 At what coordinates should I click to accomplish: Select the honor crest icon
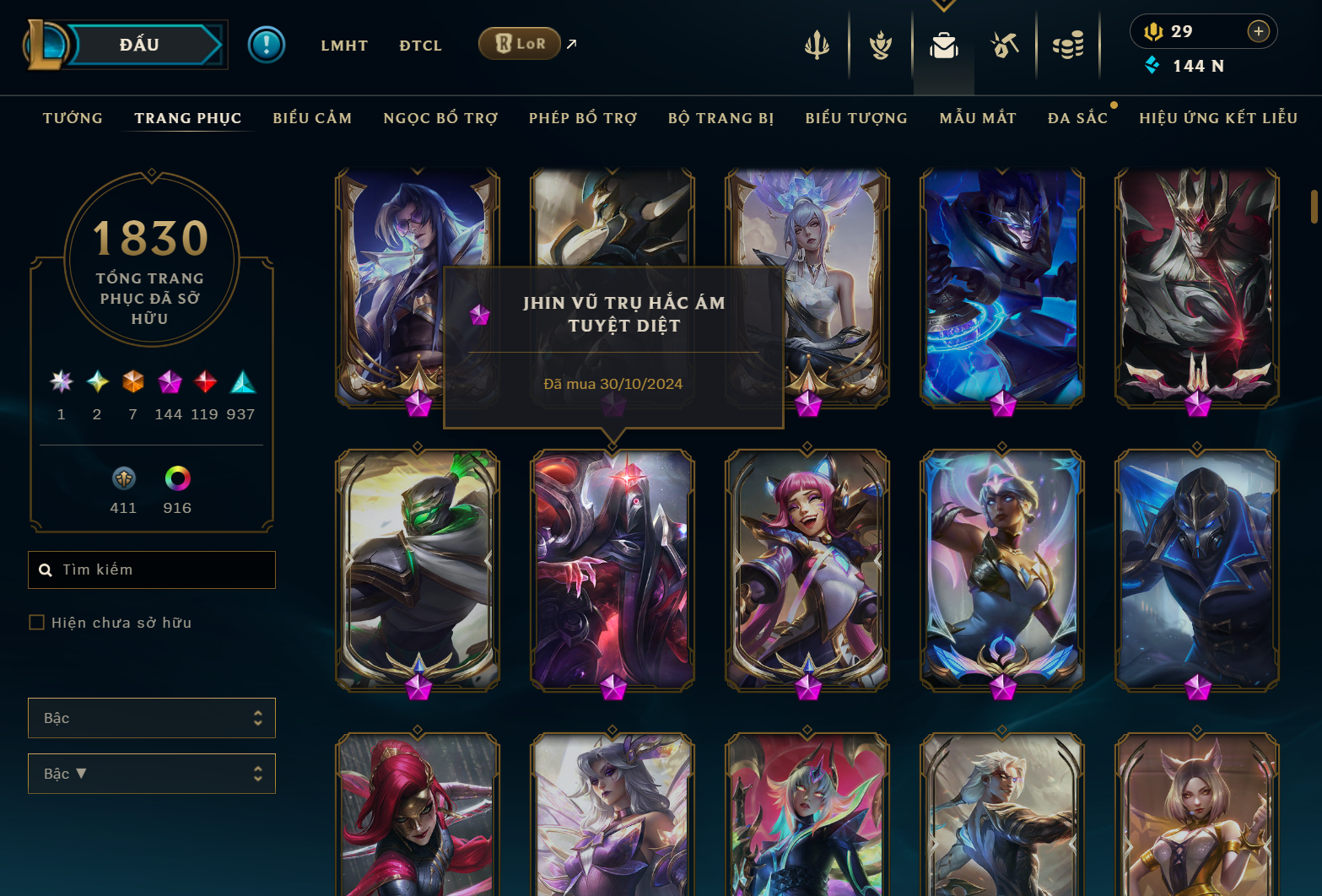[x=879, y=46]
